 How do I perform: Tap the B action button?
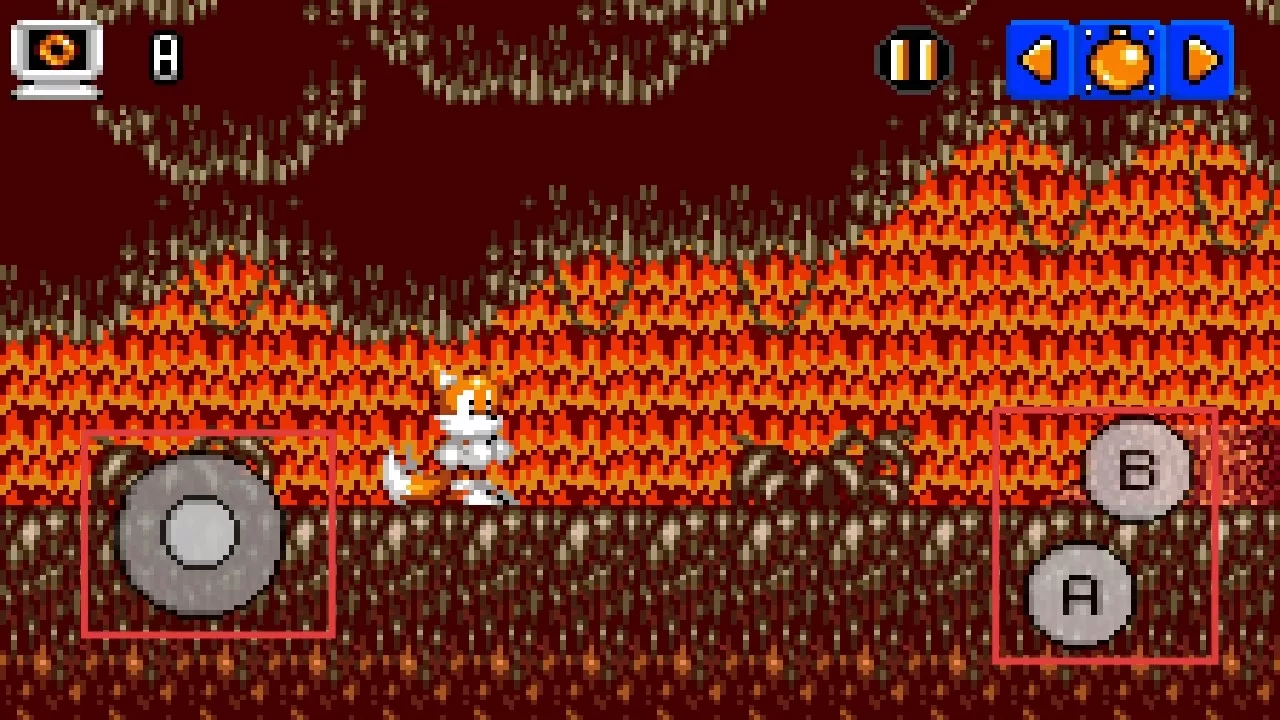(x=1137, y=470)
